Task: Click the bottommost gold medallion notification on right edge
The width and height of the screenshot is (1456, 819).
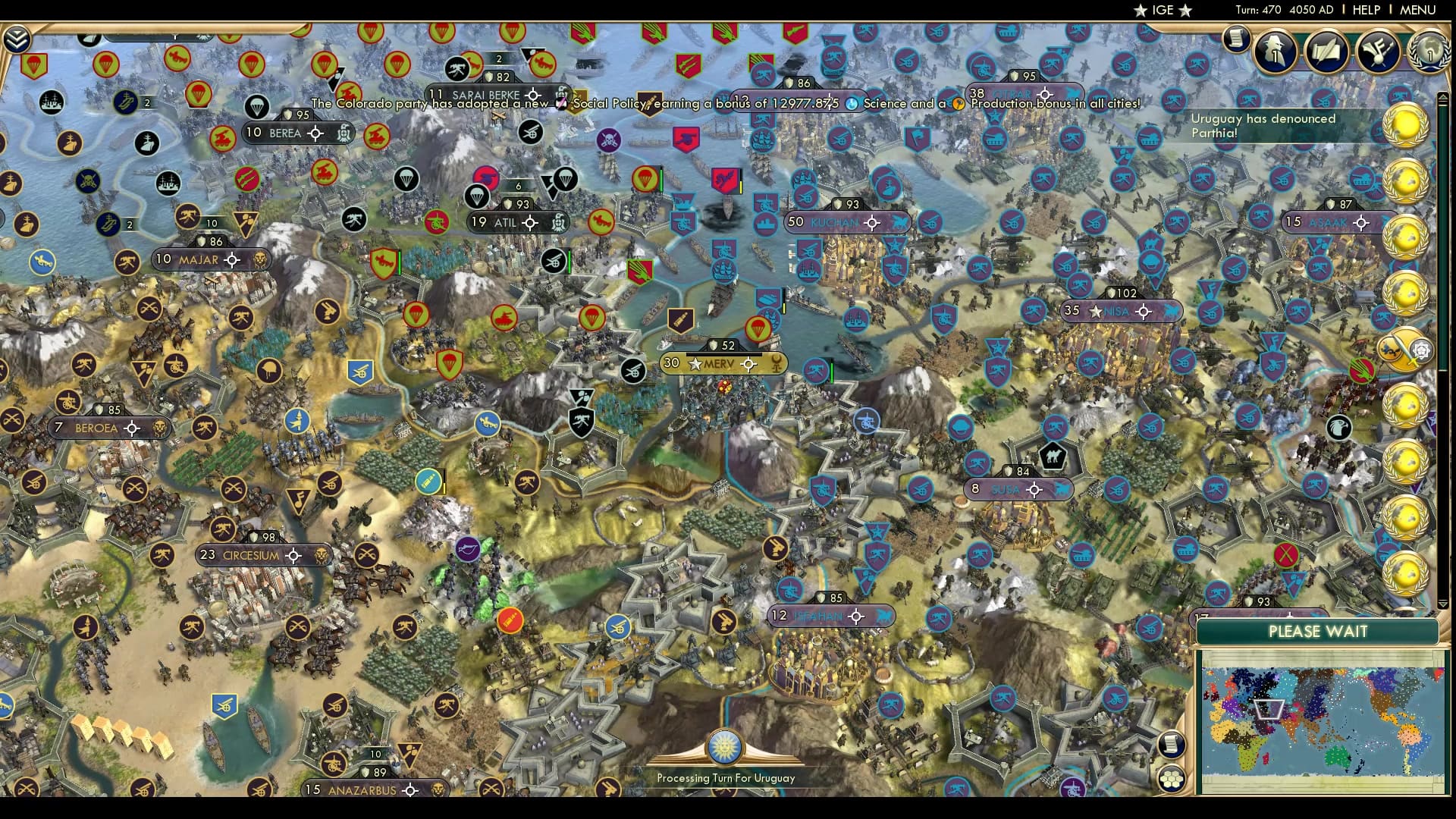Action: [1404, 574]
